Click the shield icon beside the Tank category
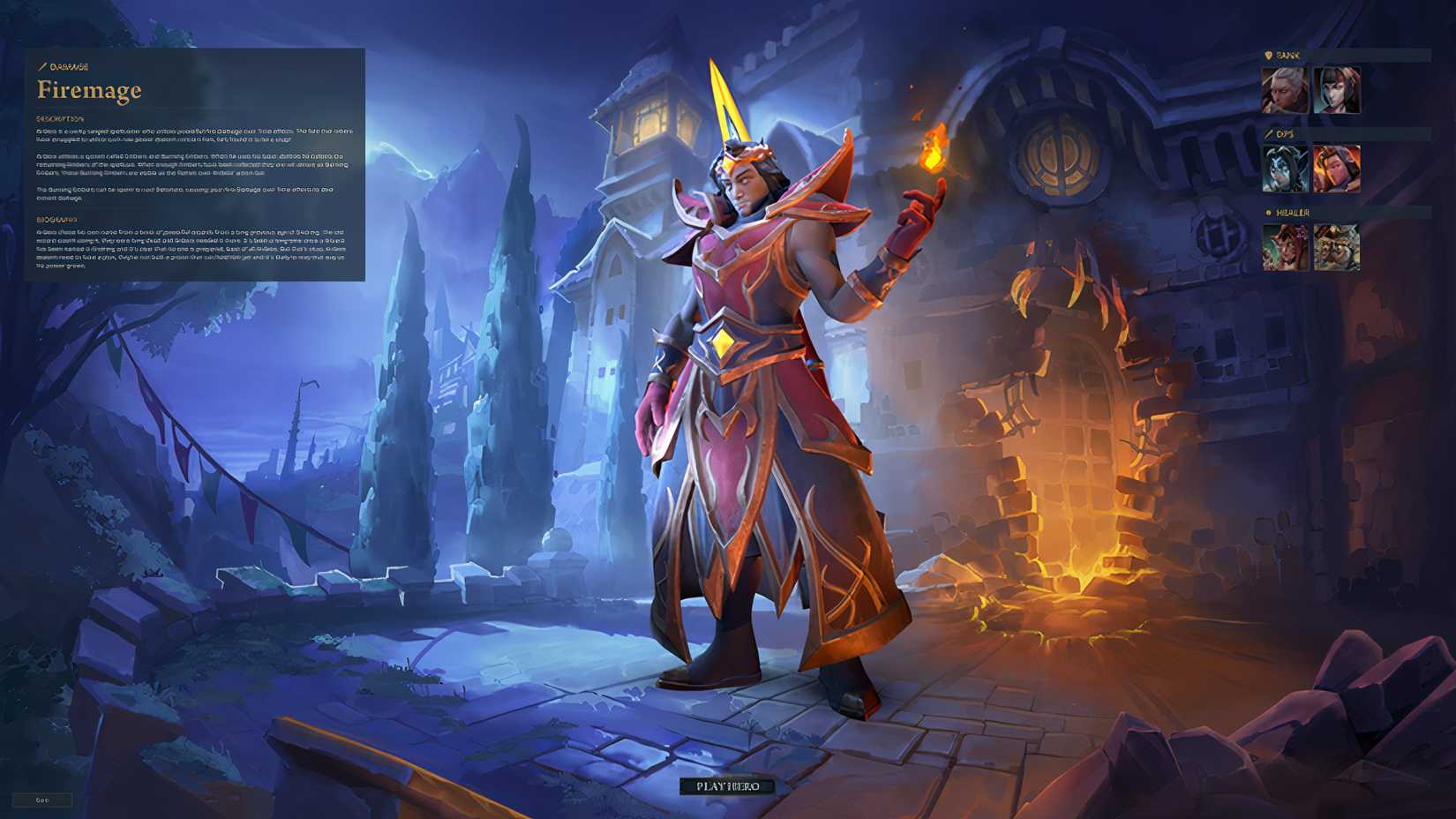The image size is (1456, 819). tap(1267, 53)
